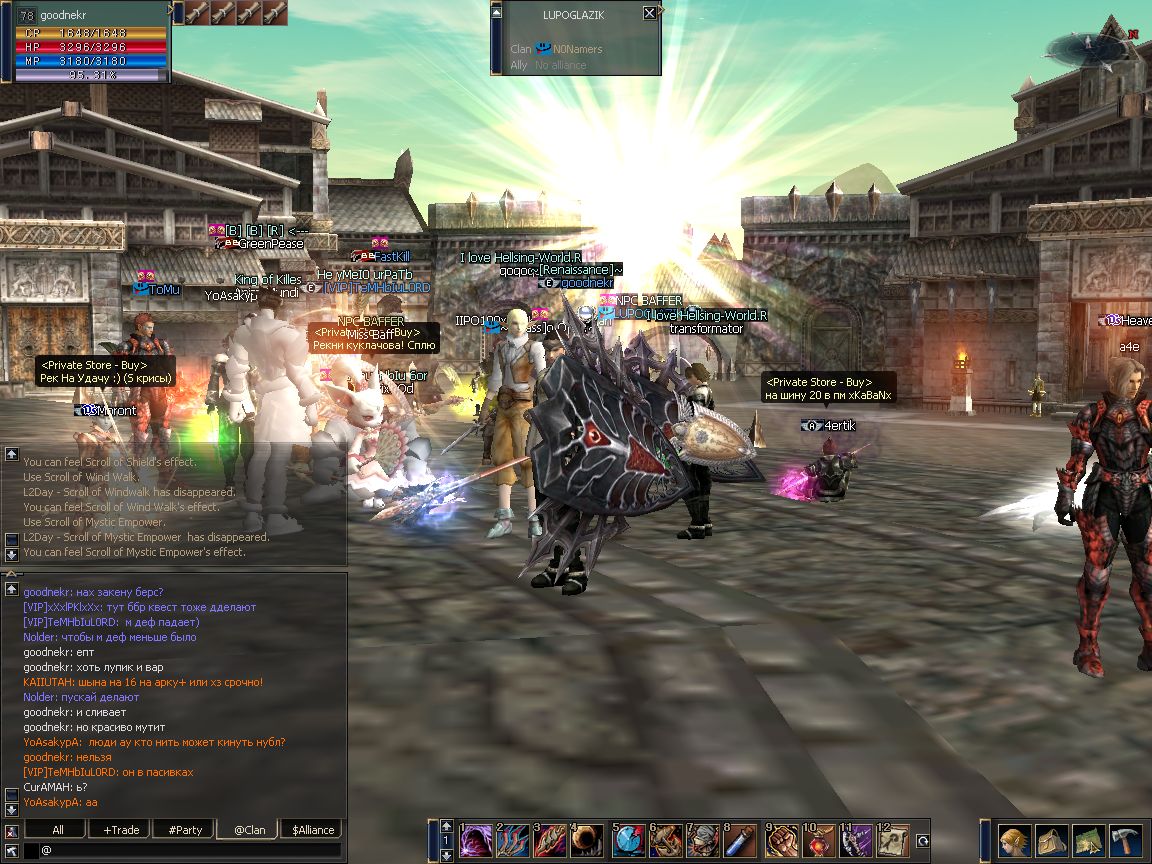Focus the chat message input field

click(x=190, y=850)
